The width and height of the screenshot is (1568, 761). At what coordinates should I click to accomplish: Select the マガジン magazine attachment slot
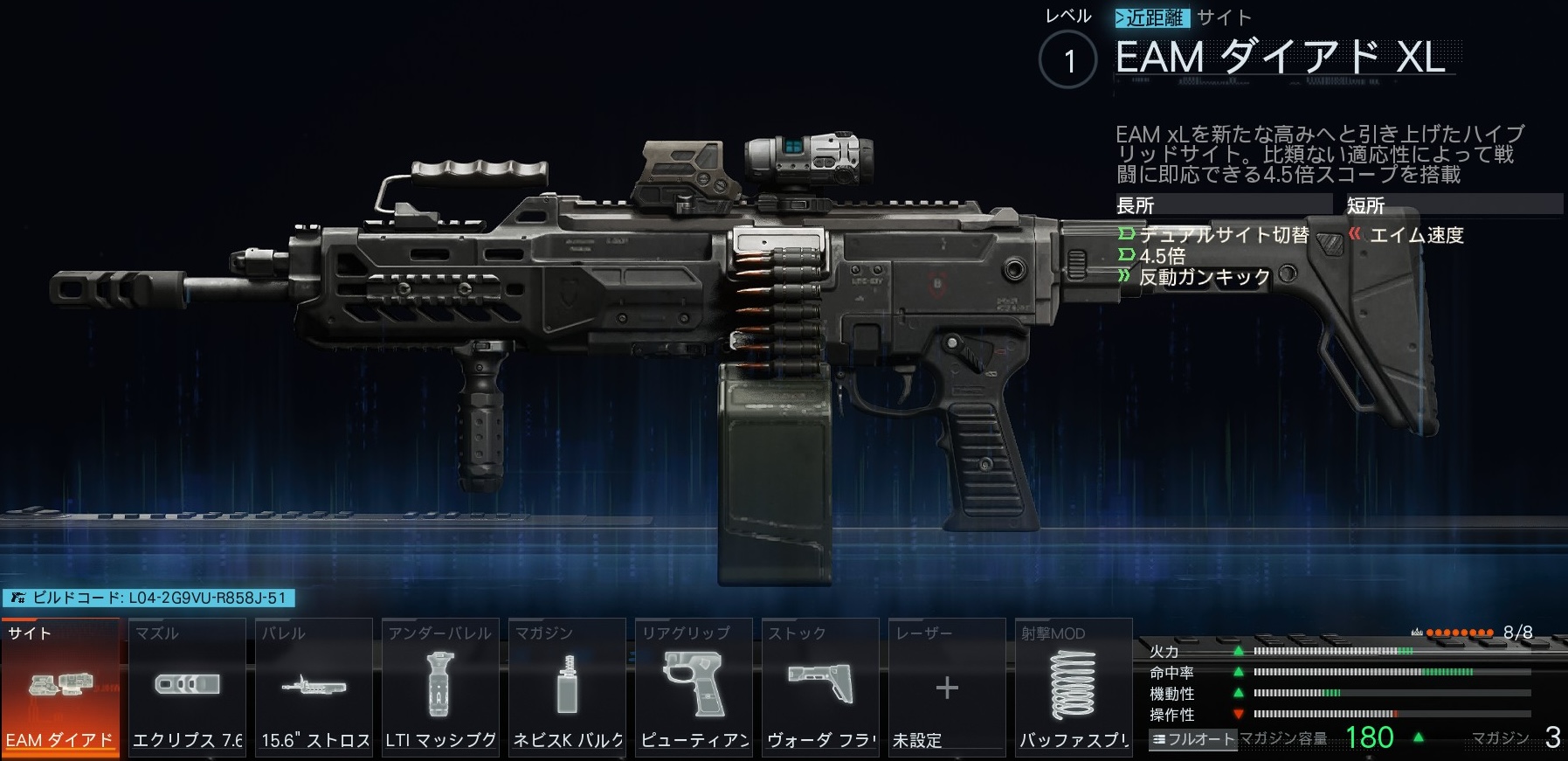(x=567, y=688)
